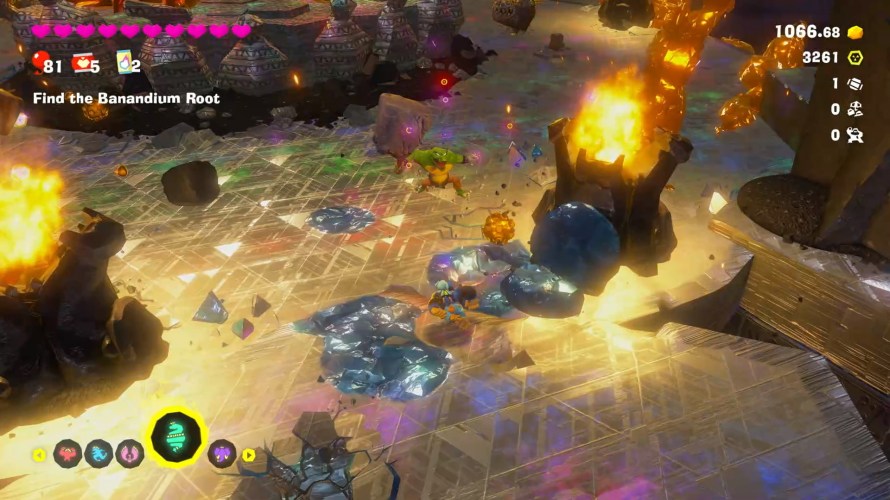The image size is (890, 500).
Task: Choose the blue Zebra Bananza icon
Action: coord(99,454)
